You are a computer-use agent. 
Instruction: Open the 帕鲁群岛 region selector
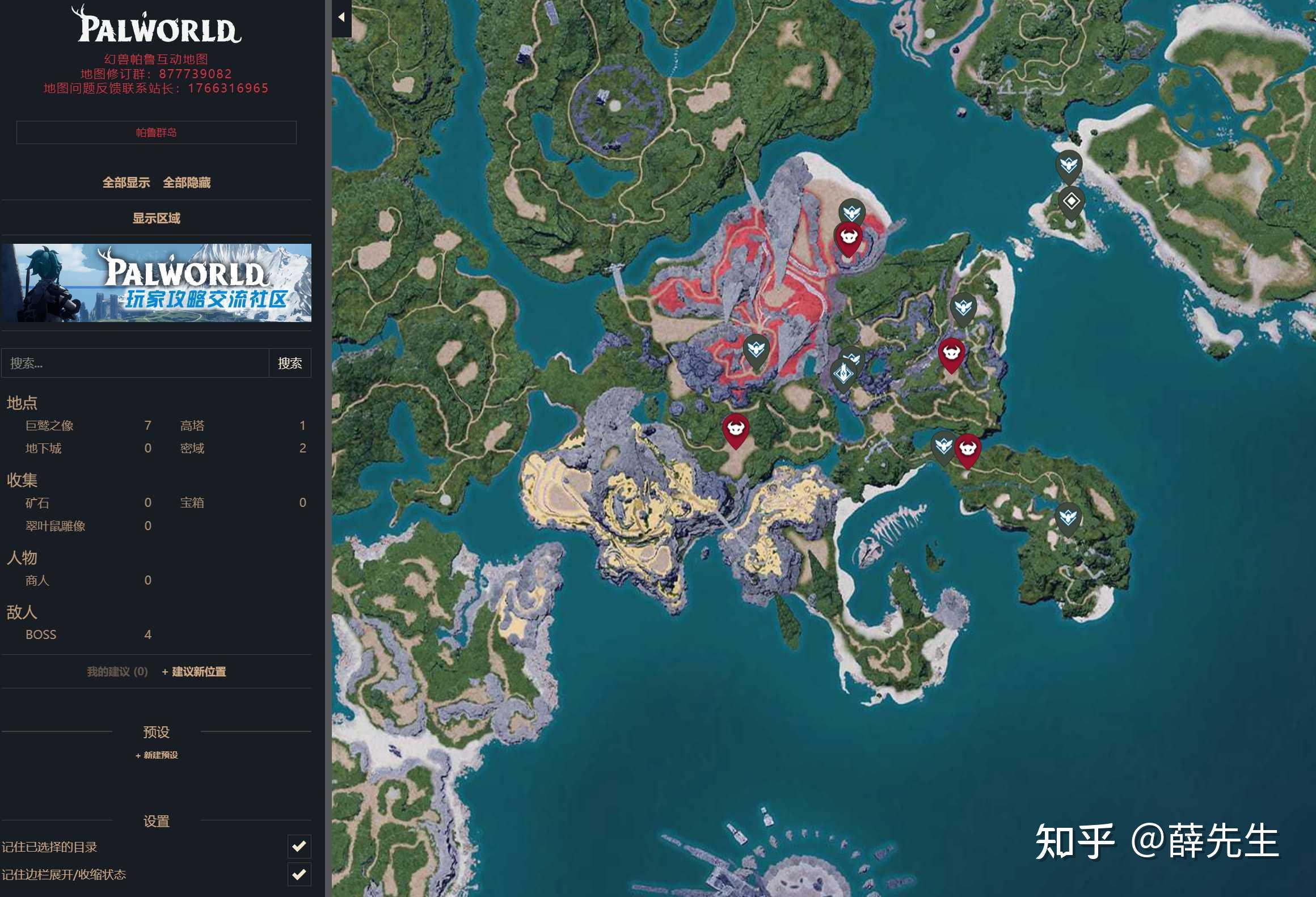[157, 132]
